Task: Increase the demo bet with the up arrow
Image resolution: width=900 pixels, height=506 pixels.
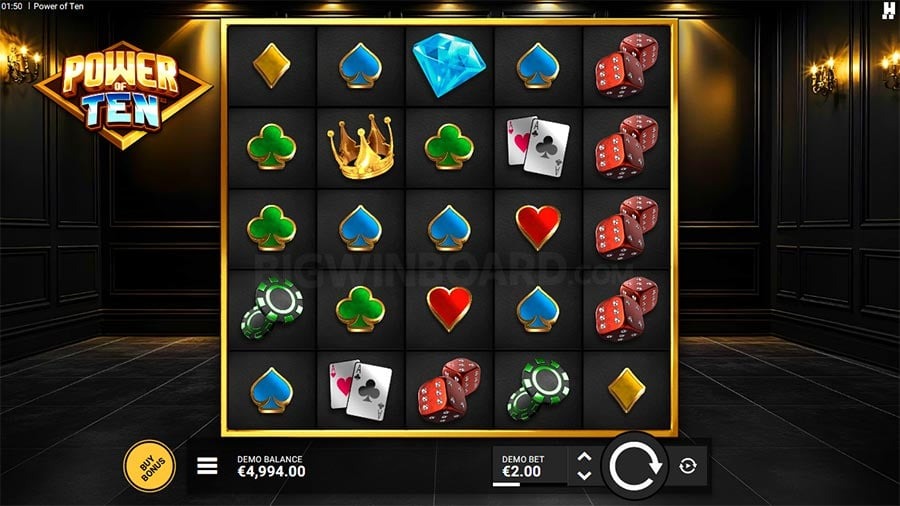Action: (x=585, y=457)
